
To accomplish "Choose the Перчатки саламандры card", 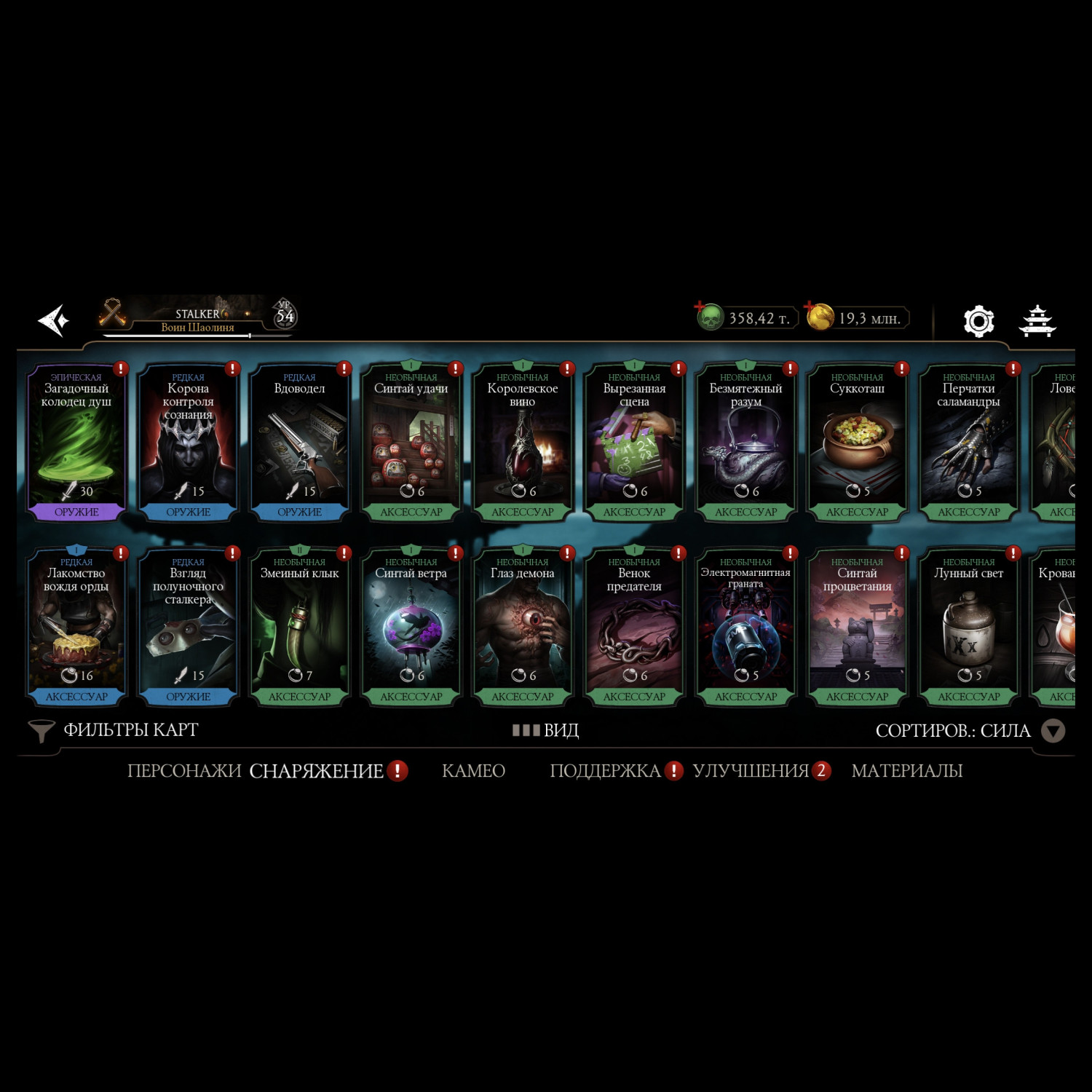I will pos(968,442).
